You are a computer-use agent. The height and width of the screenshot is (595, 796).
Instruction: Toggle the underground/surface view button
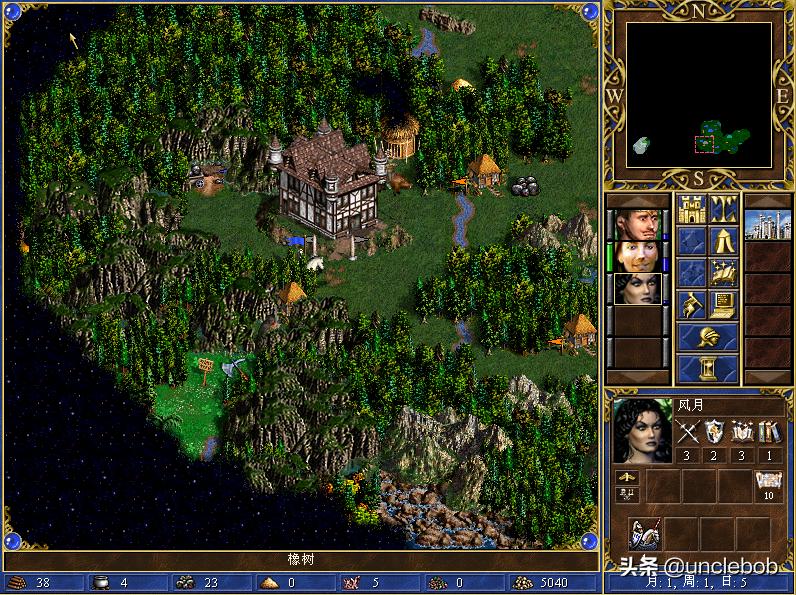pyautogui.click(x=723, y=210)
